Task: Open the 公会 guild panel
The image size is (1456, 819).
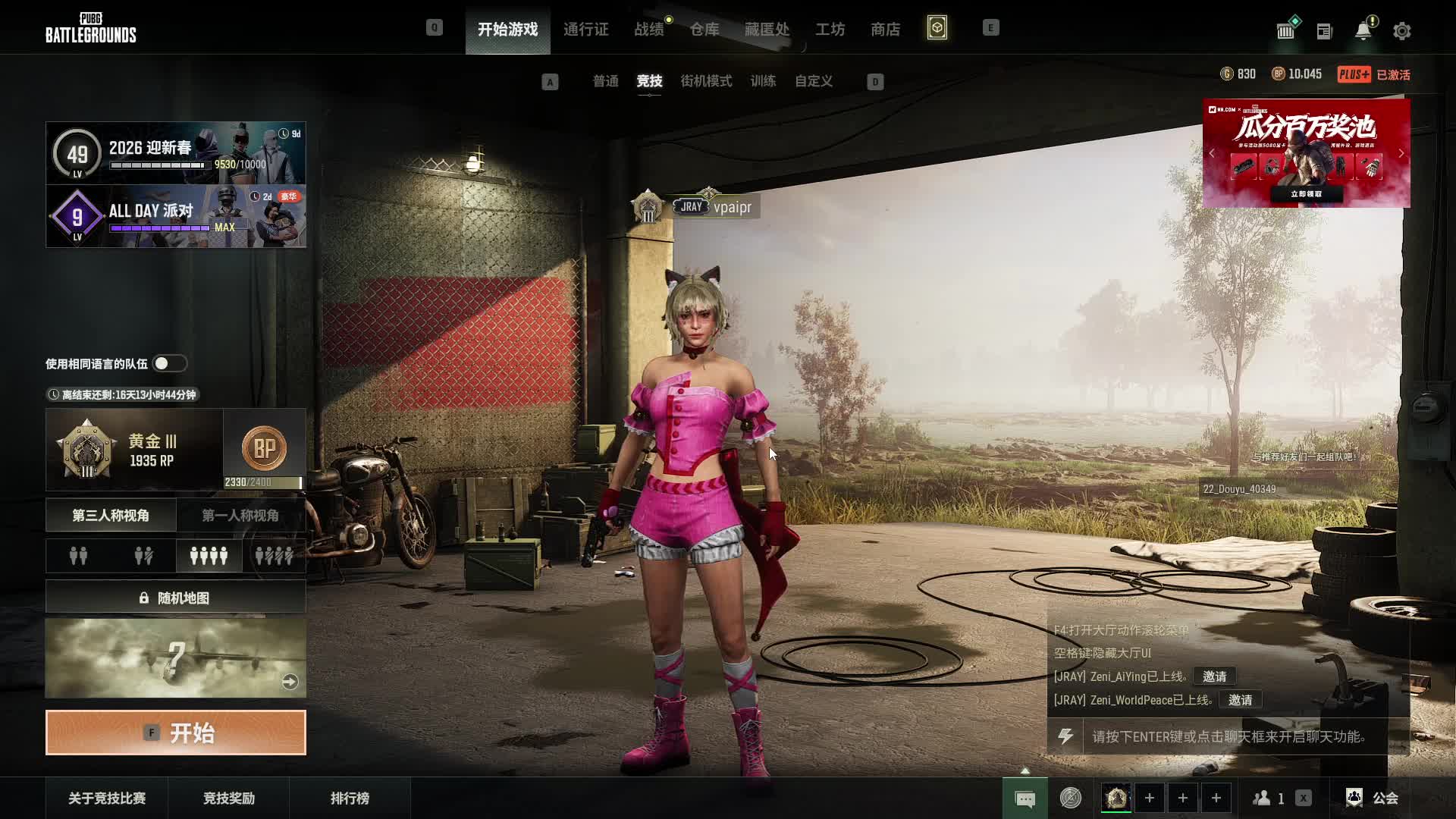Action: [1373, 798]
